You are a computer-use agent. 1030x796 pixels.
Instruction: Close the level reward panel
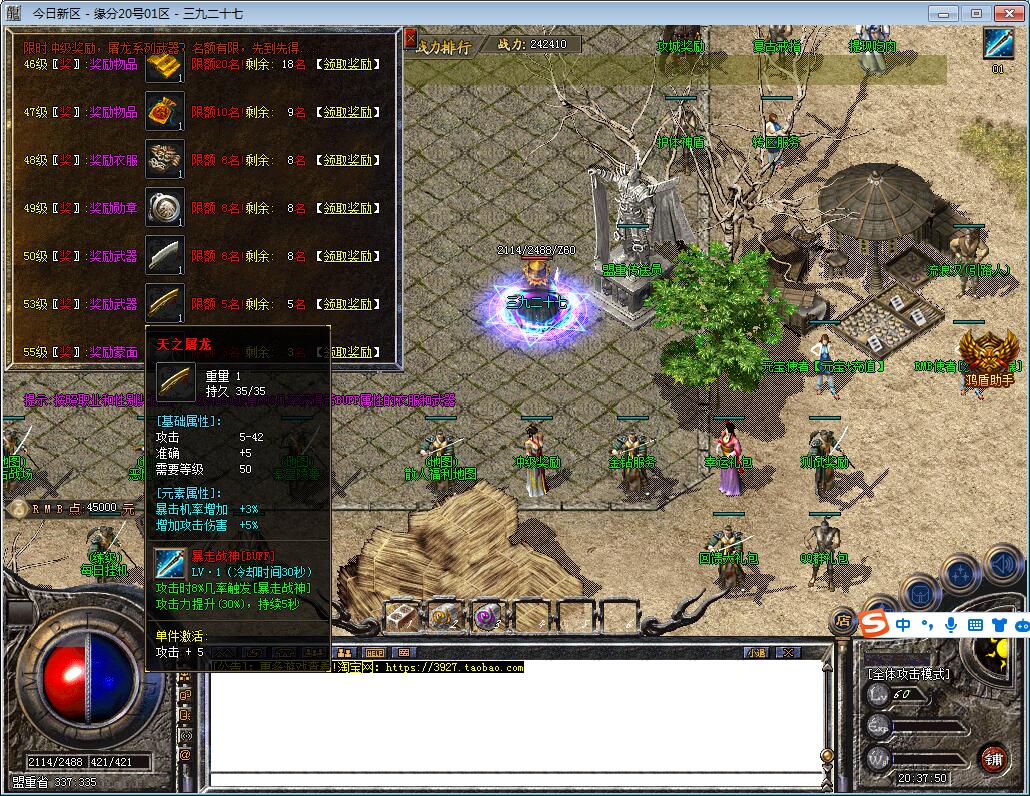[x=410, y=39]
